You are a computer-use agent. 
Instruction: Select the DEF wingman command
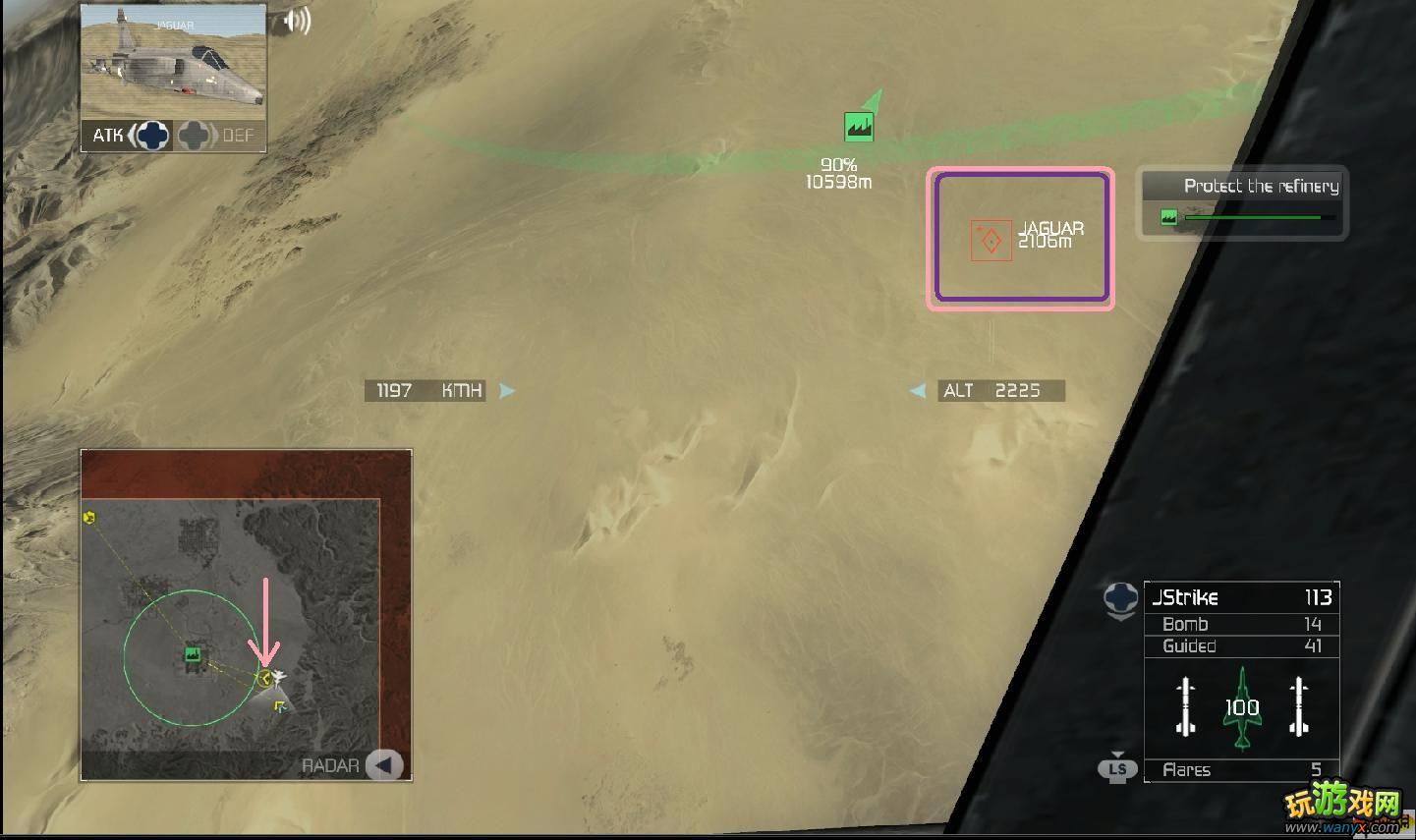(x=218, y=136)
